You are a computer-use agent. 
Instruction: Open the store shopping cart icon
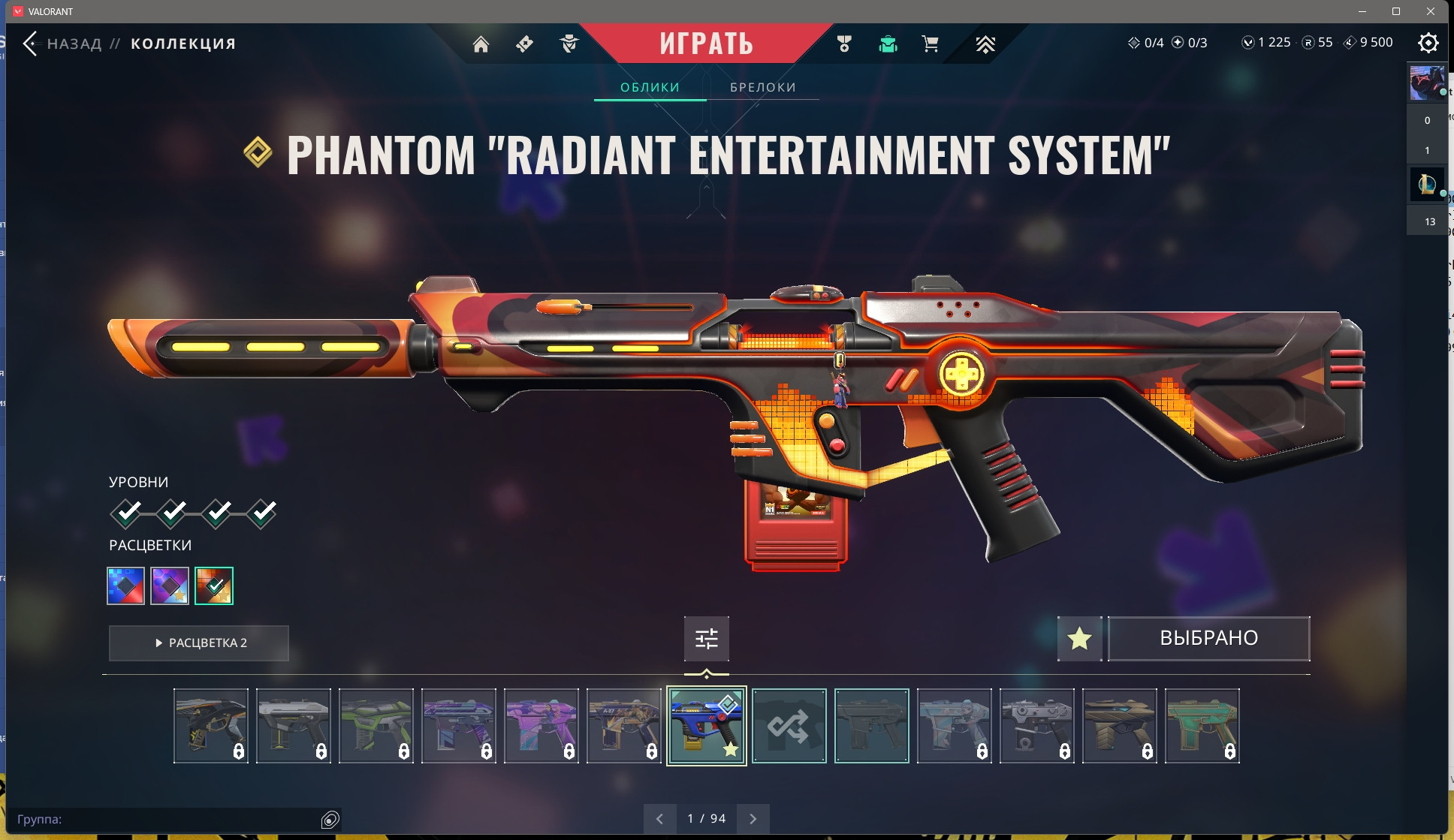tap(930, 44)
